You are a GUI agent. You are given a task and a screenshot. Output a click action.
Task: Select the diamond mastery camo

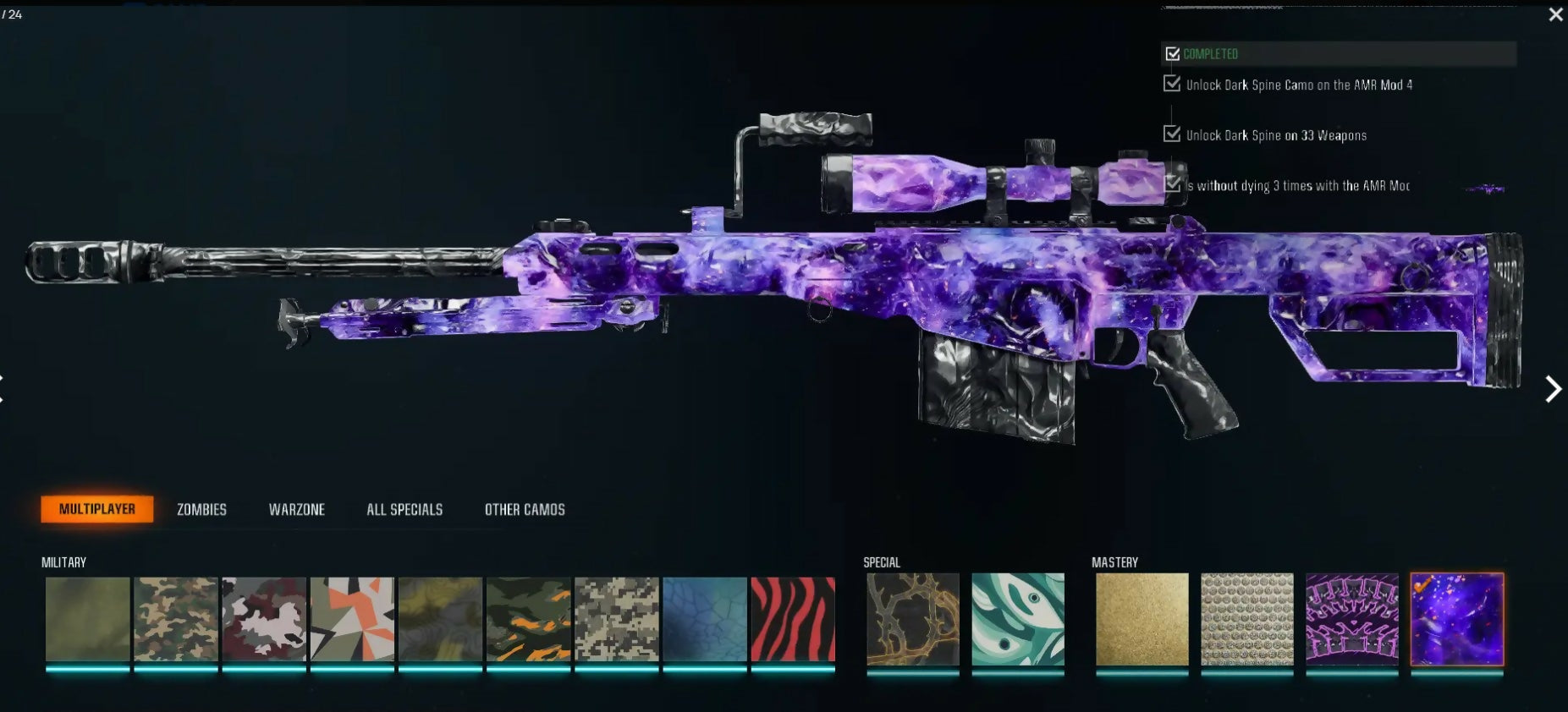(1246, 619)
